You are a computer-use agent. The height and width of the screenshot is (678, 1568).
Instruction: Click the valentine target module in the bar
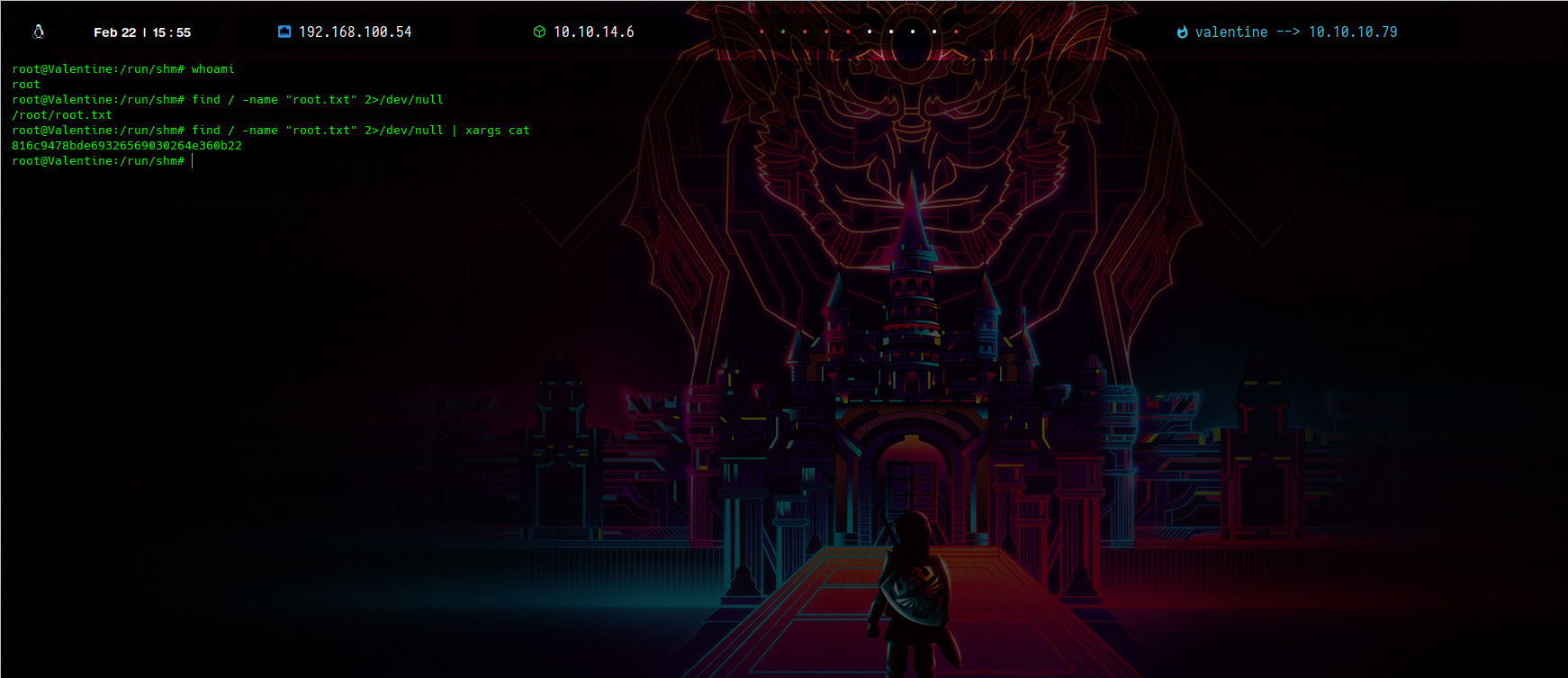coord(1286,32)
